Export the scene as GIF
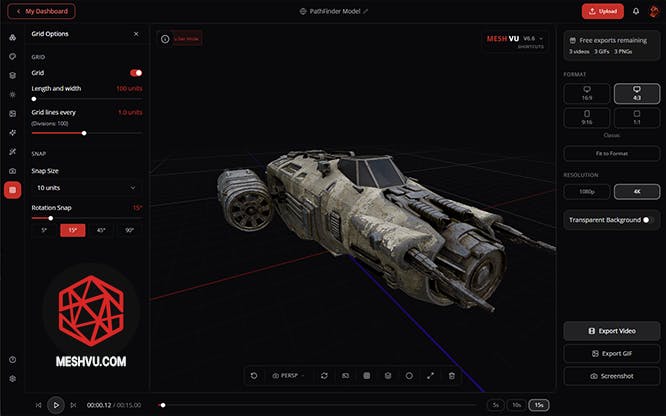This screenshot has height=416, width=666. (x=612, y=353)
